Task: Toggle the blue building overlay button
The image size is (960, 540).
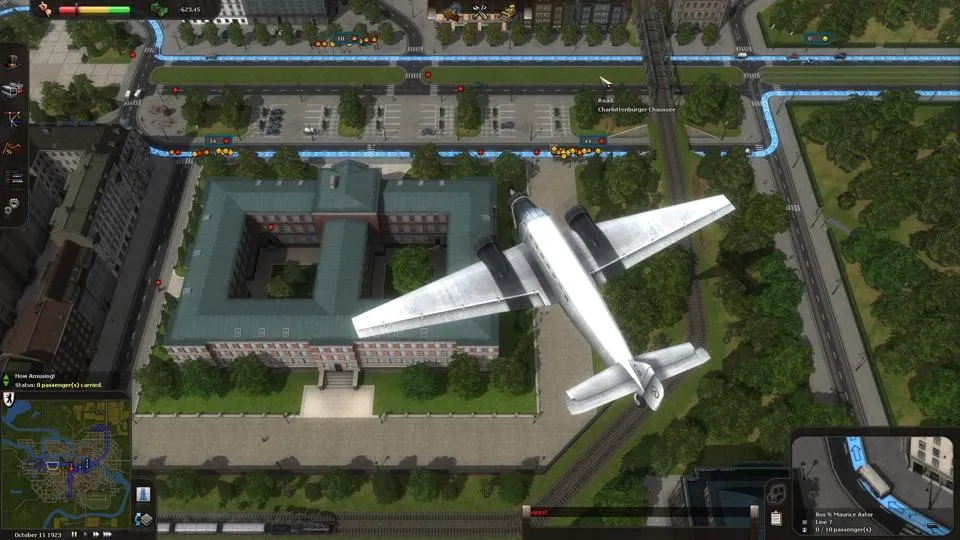Action: click(x=143, y=495)
